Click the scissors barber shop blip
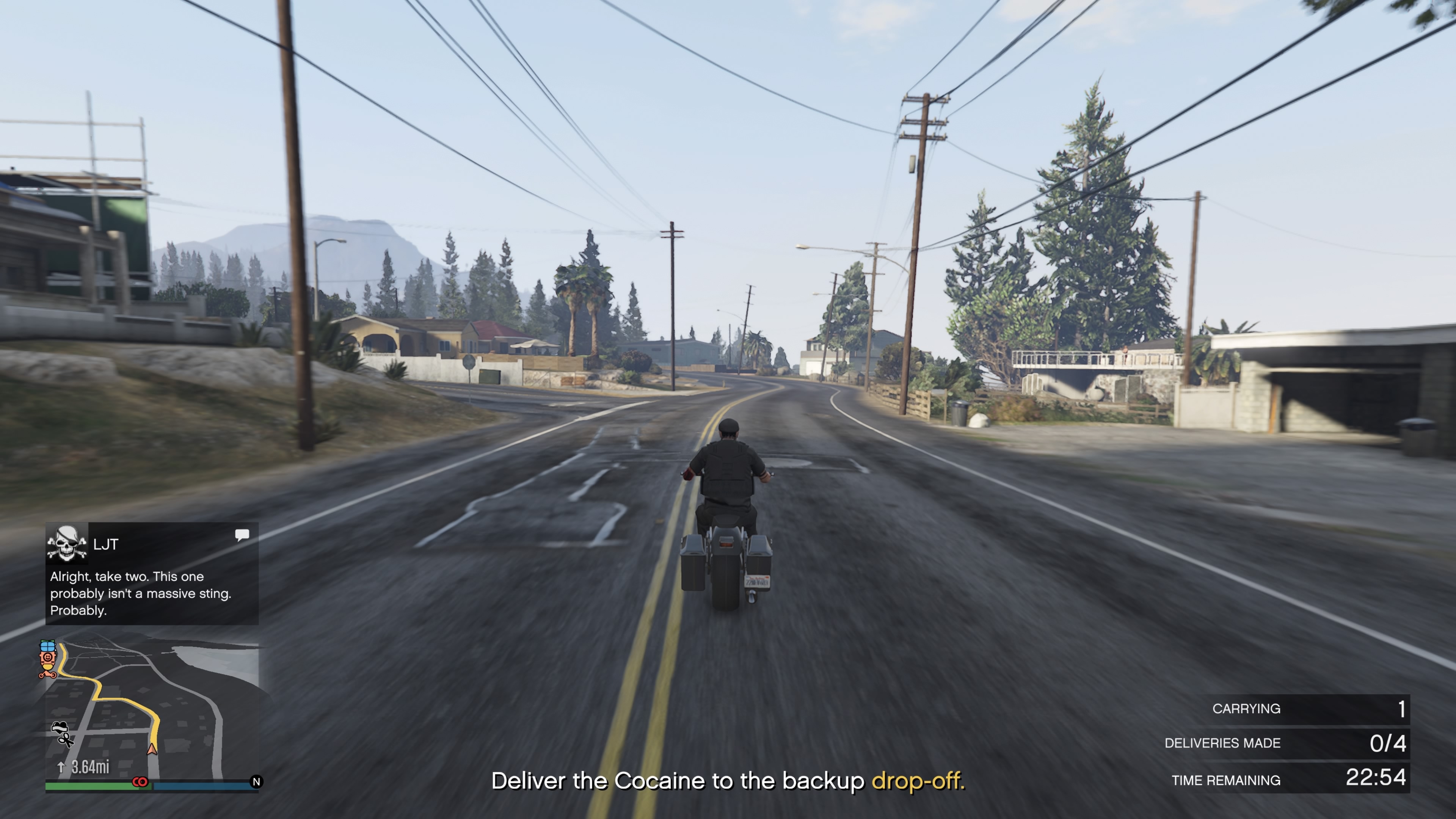 click(66, 739)
